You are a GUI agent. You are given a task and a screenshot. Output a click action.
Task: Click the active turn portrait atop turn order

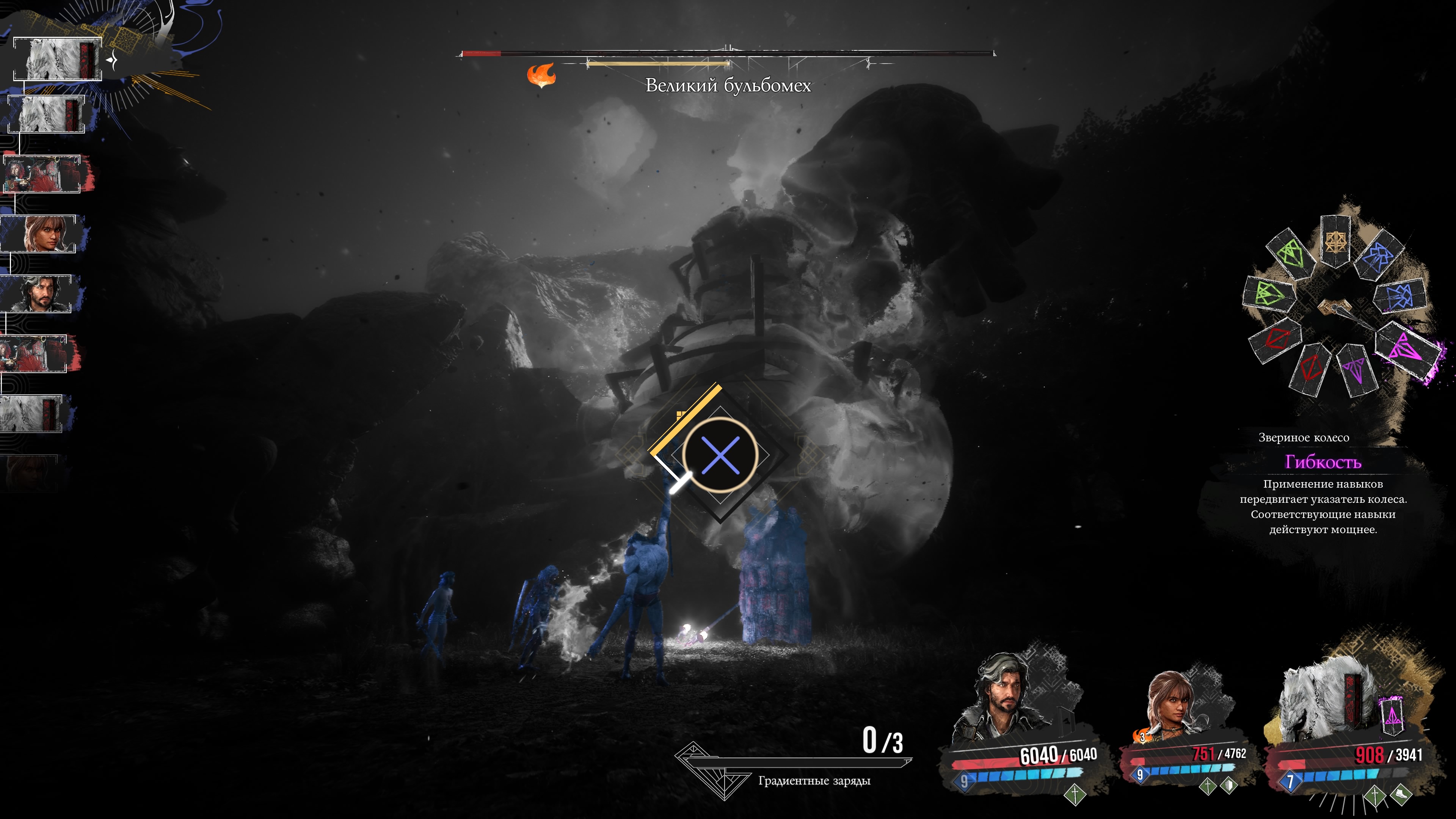tap(58, 59)
